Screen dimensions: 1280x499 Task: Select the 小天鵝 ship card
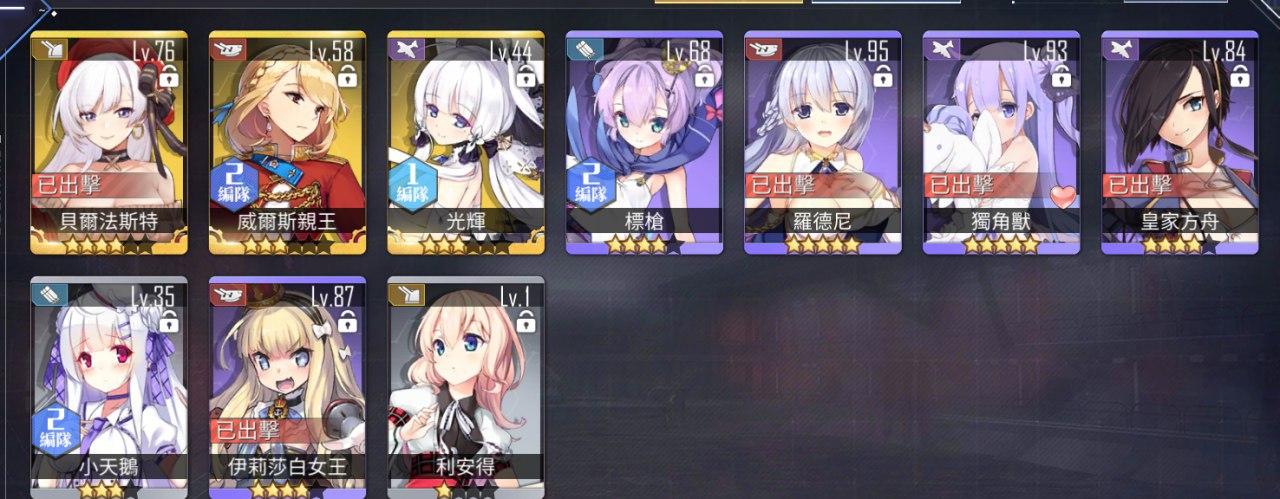coord(109,385)
